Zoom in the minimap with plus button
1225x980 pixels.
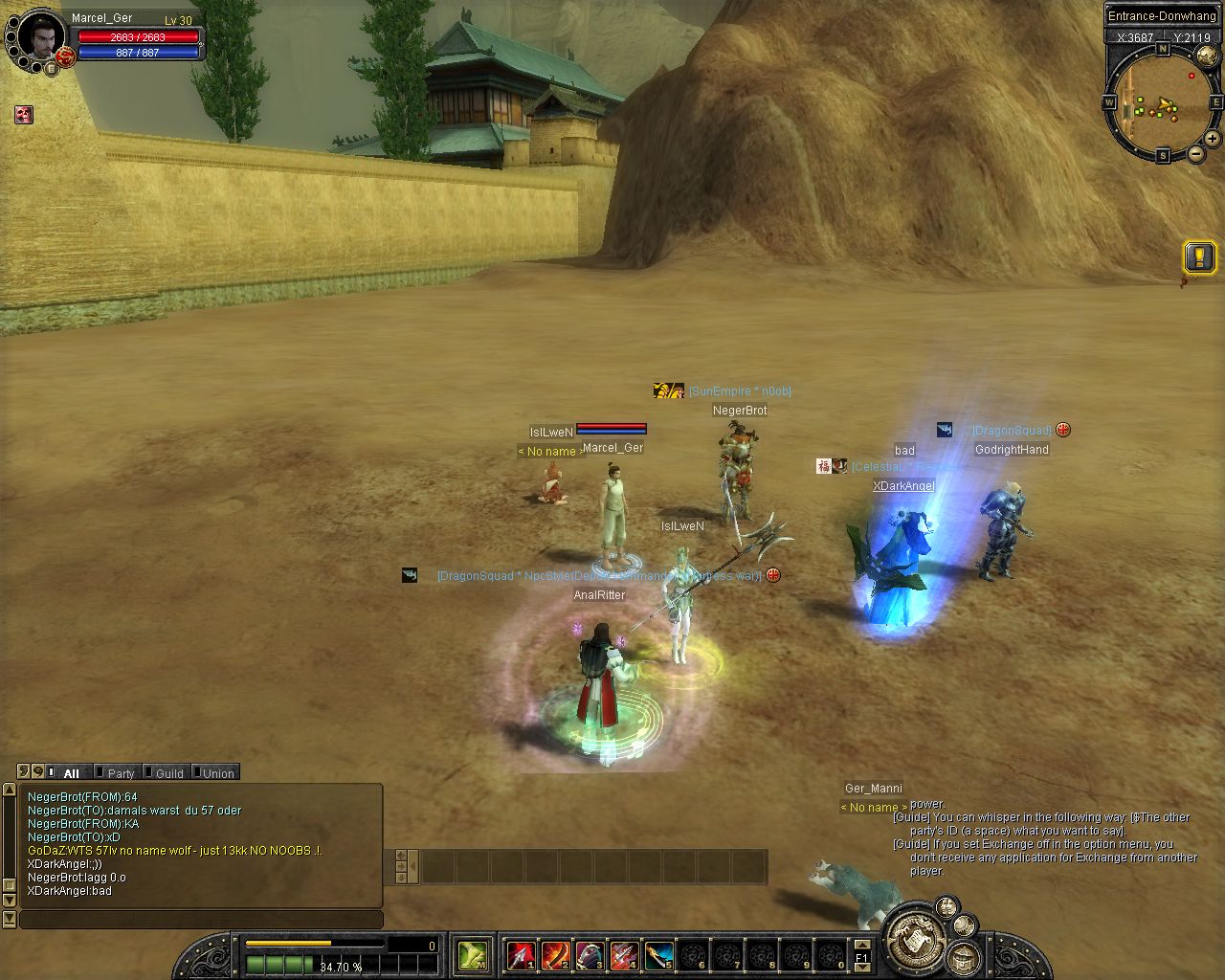pyautogui.click(x=1213, y=139)
